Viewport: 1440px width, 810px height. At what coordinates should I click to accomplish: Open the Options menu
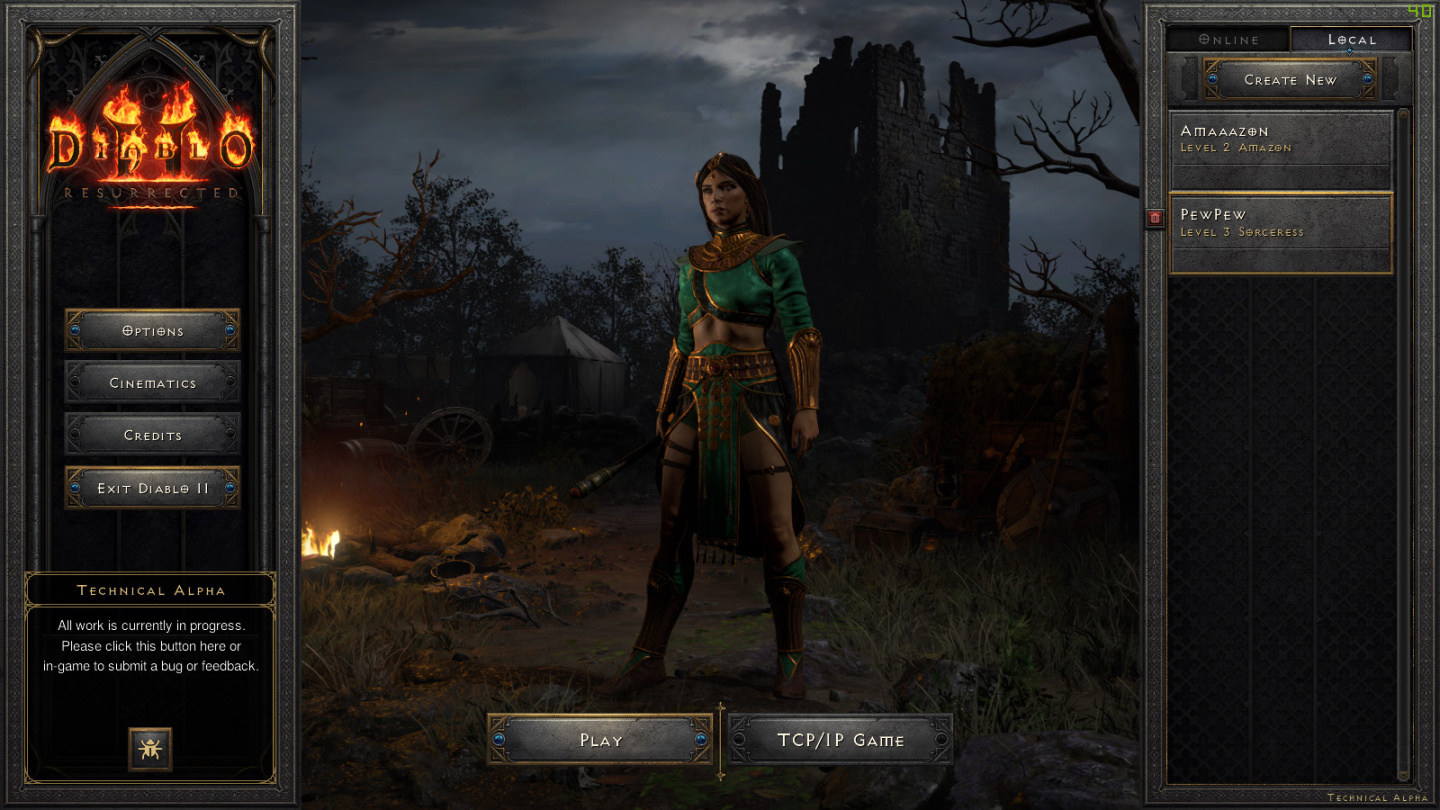click(153, 330)
